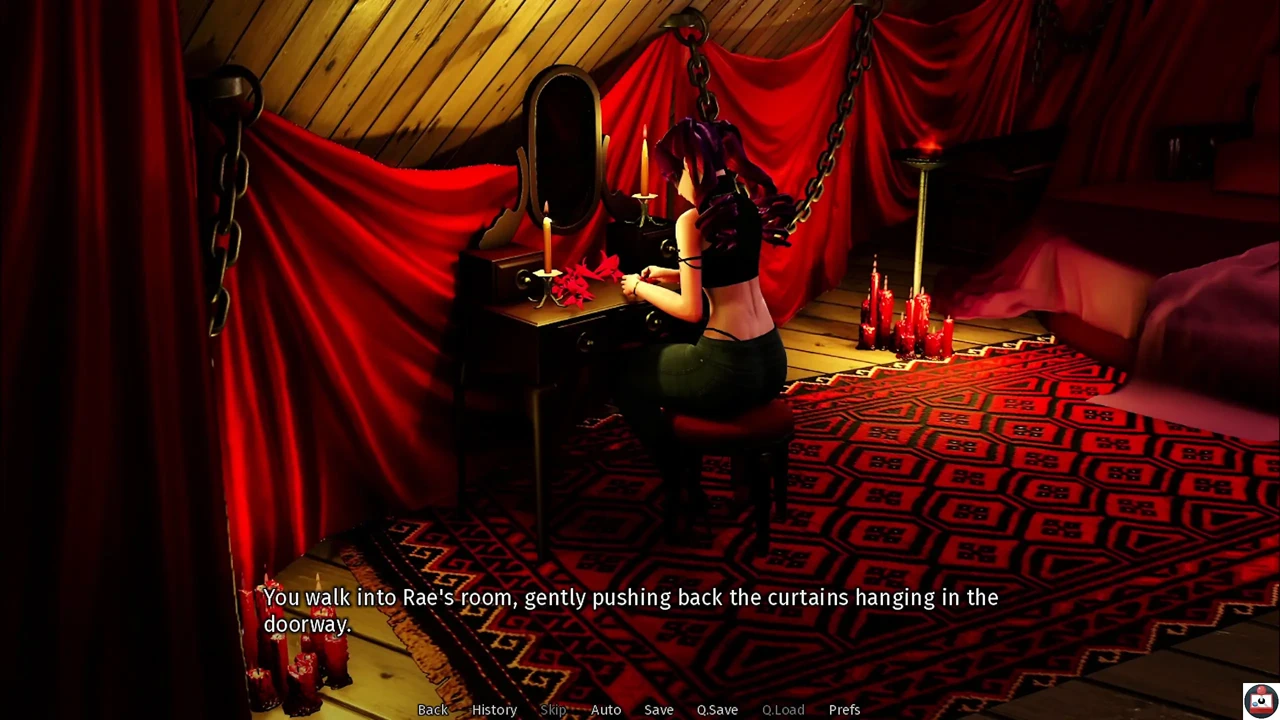Open the dialogue History log
Viewport: 1280px width, 720px height.
(x=494, y=710)
